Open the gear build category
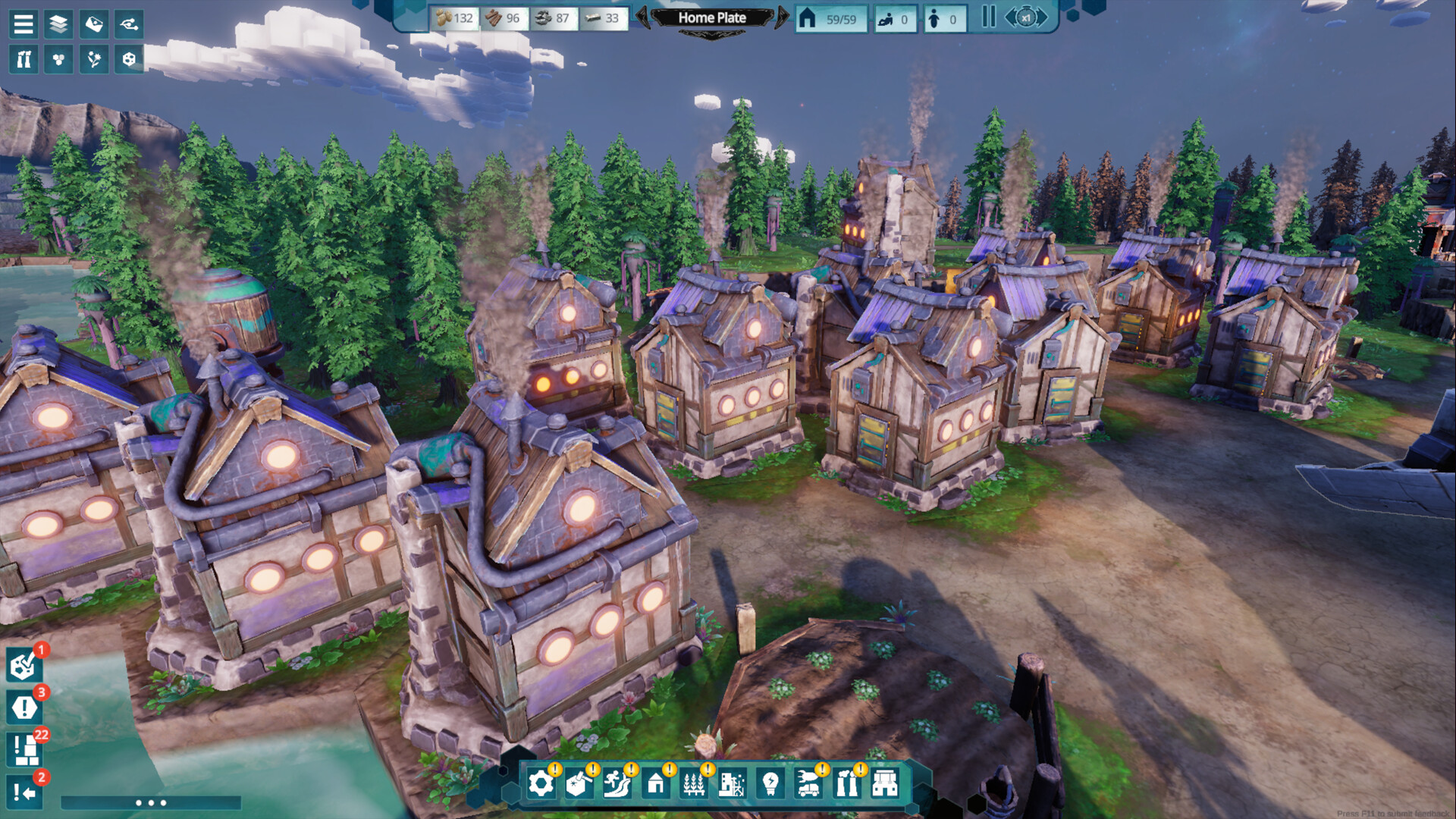1456x819 pixels. pos(541,783)
